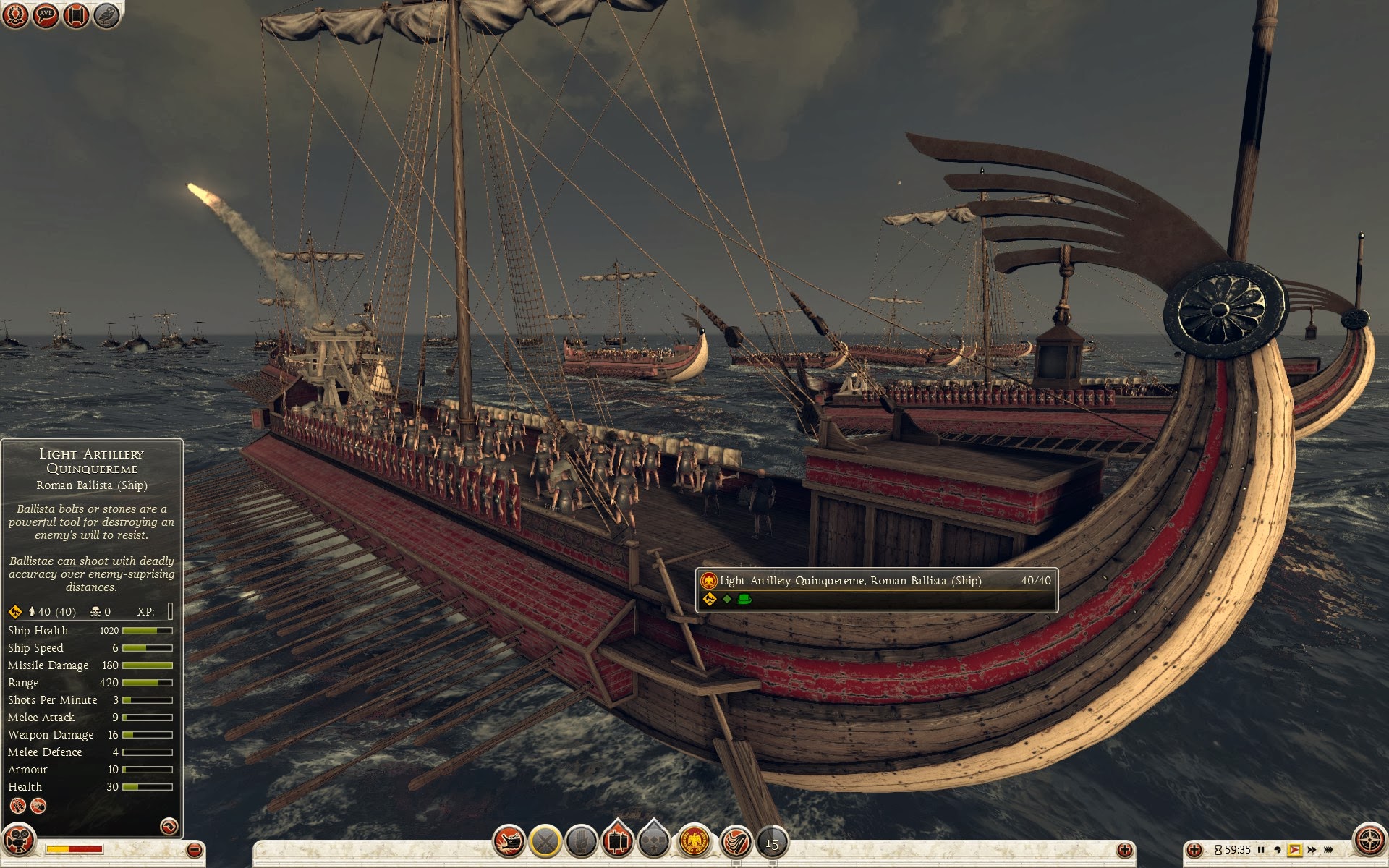Viewport: 1389px width, 868px height.
Task: Open the scroll icon in top bar
Action: (x=76, y=16)
